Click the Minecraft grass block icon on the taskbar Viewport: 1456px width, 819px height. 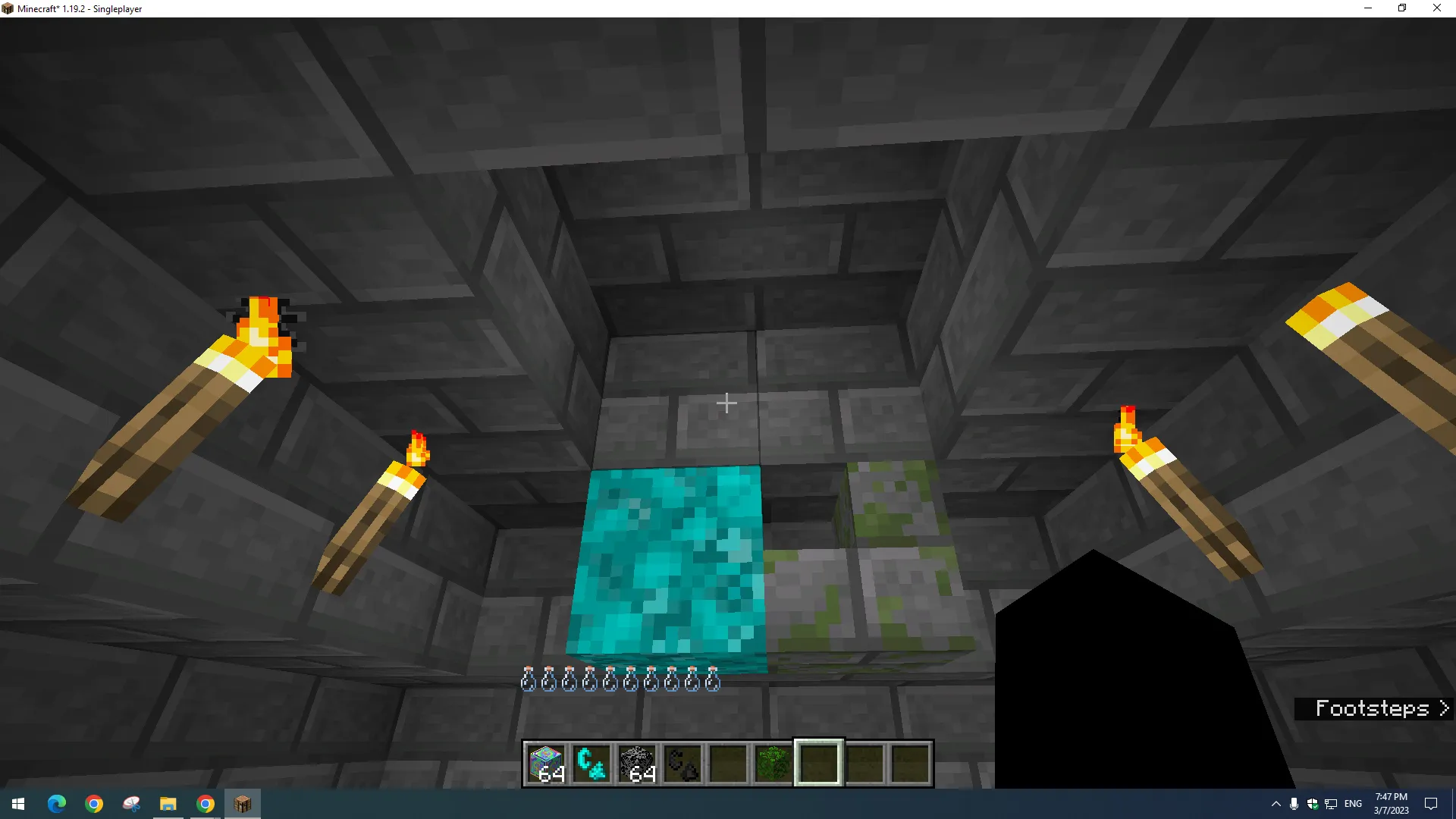click(242, 803)
